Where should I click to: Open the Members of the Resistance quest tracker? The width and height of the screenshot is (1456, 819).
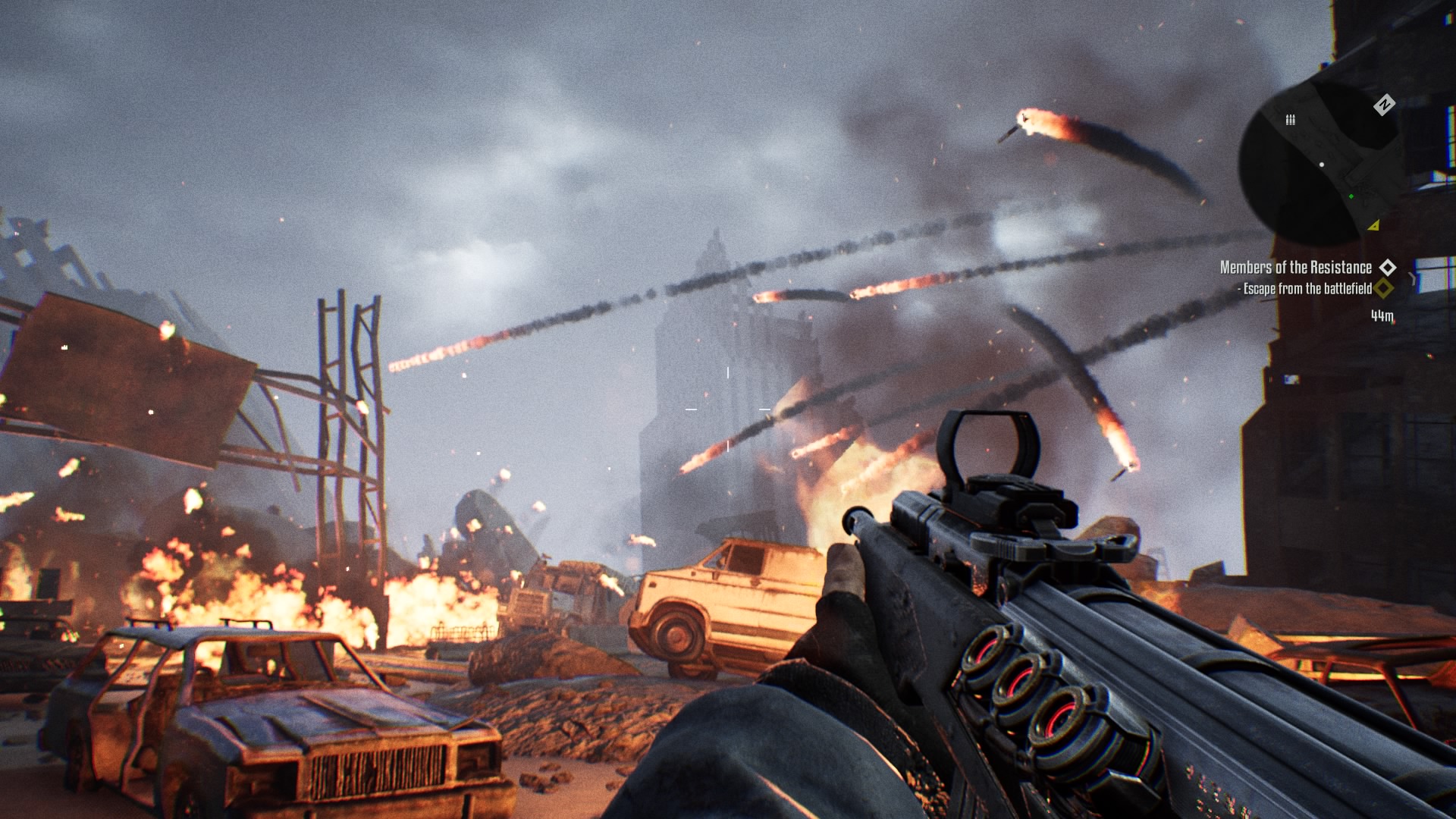(1295, 268)
